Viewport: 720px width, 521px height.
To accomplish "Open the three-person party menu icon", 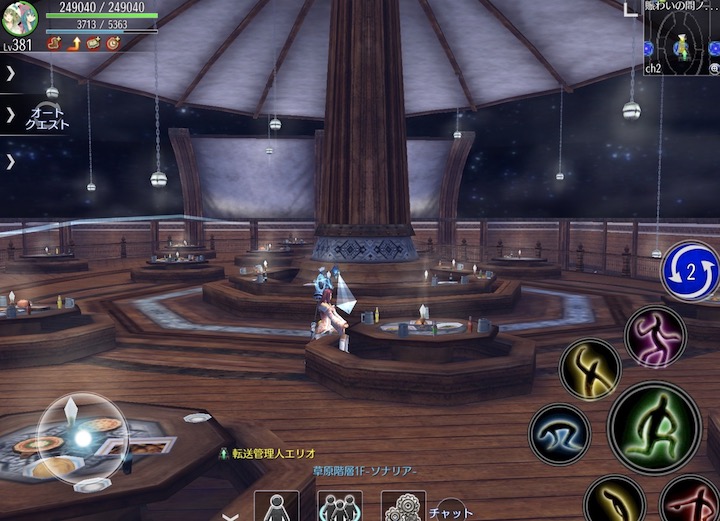I will (x=340, y=507).
